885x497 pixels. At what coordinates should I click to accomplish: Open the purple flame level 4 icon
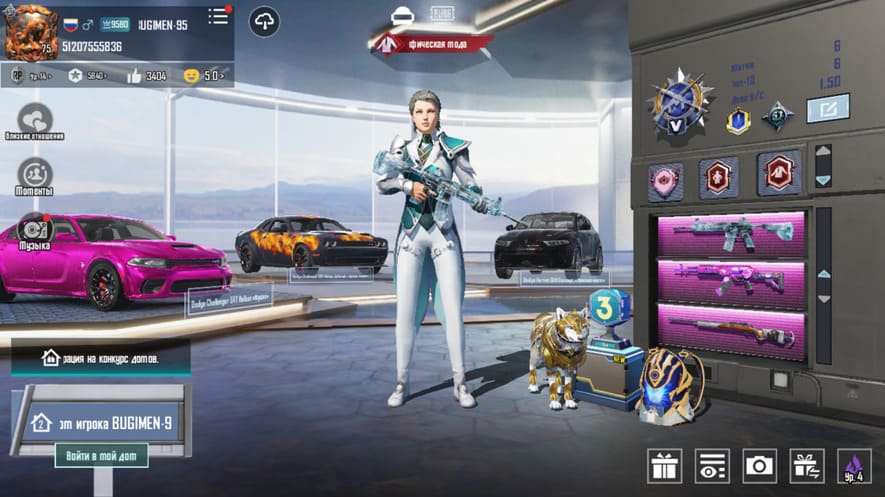pos(853,466)
